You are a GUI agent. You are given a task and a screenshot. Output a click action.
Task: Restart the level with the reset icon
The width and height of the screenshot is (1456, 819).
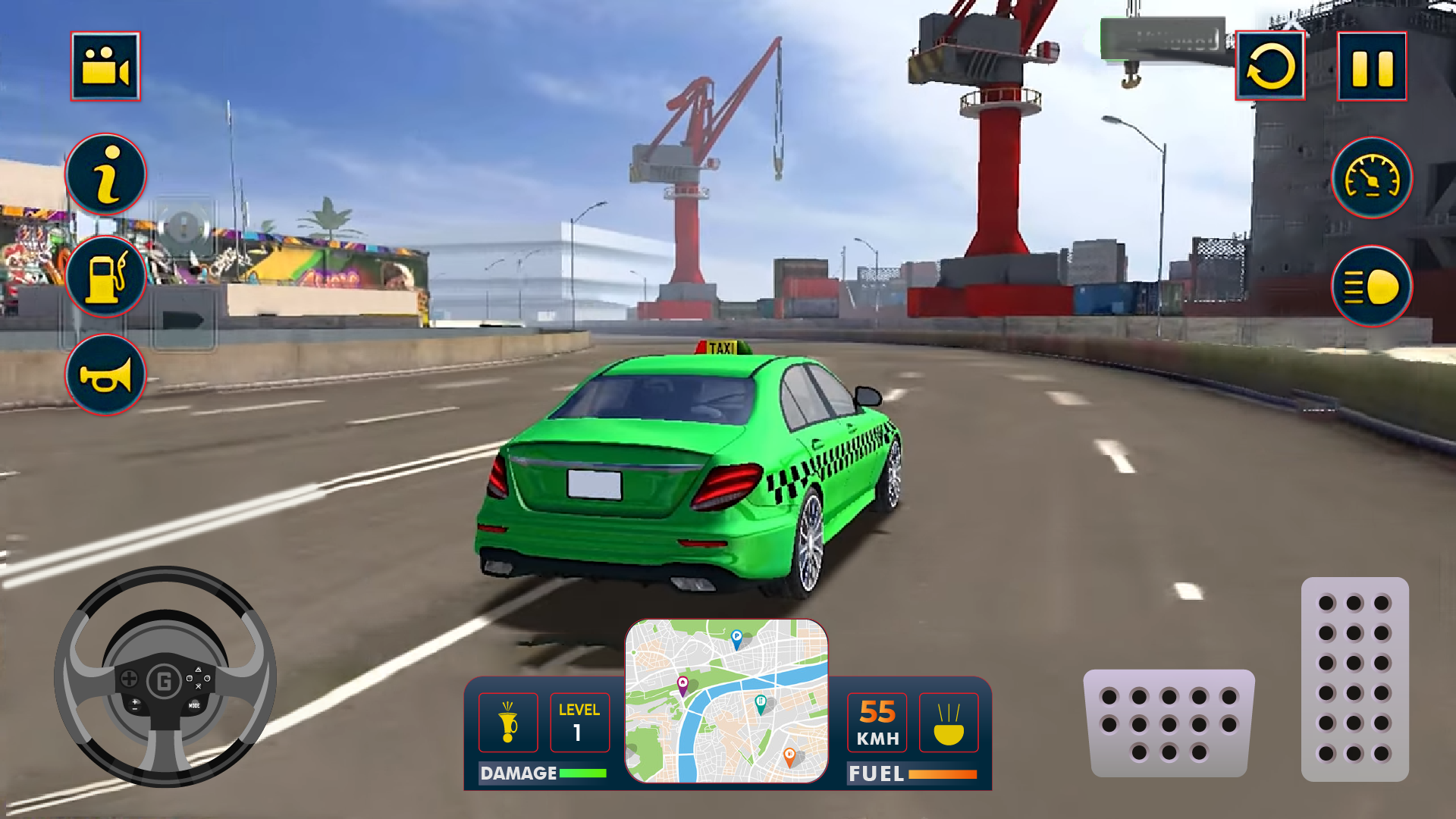tap(1271, 66)
